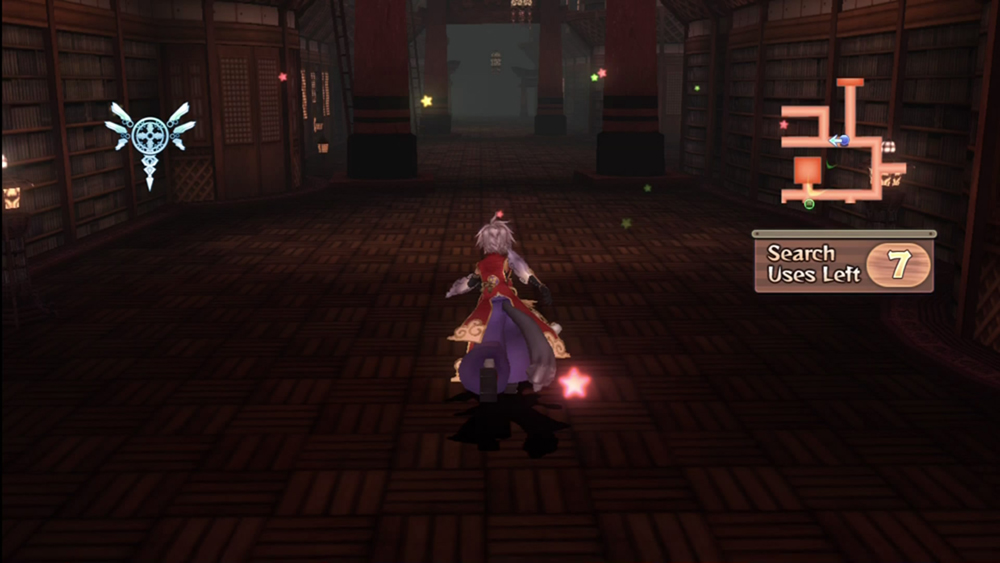This screenshot has height=563, width=1000.
Task: Select the pink star marker on minimap
Action: (x=783, y=125)
